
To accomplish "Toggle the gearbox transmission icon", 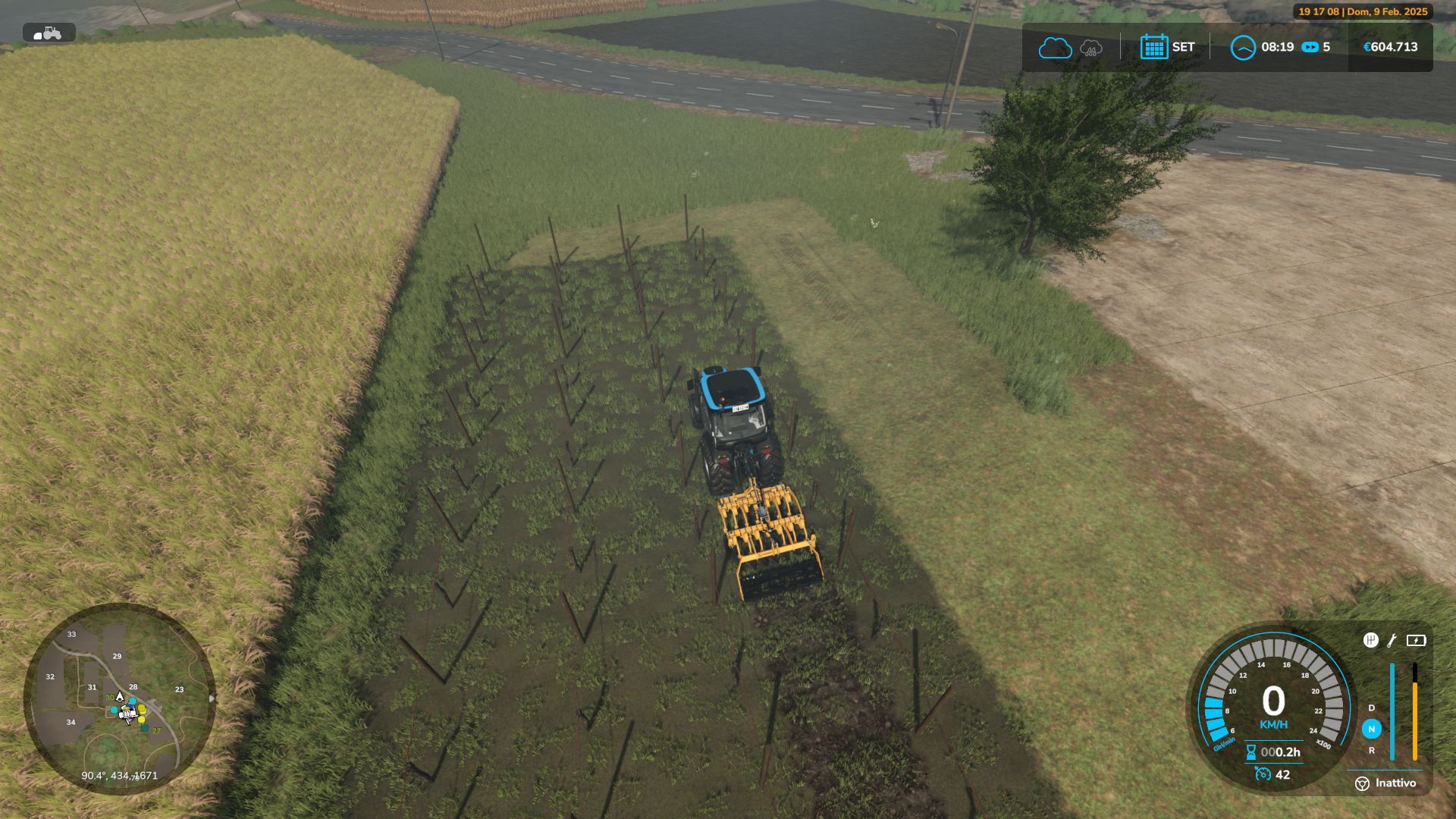I will pyautogui.click(x=1370, y=641).
